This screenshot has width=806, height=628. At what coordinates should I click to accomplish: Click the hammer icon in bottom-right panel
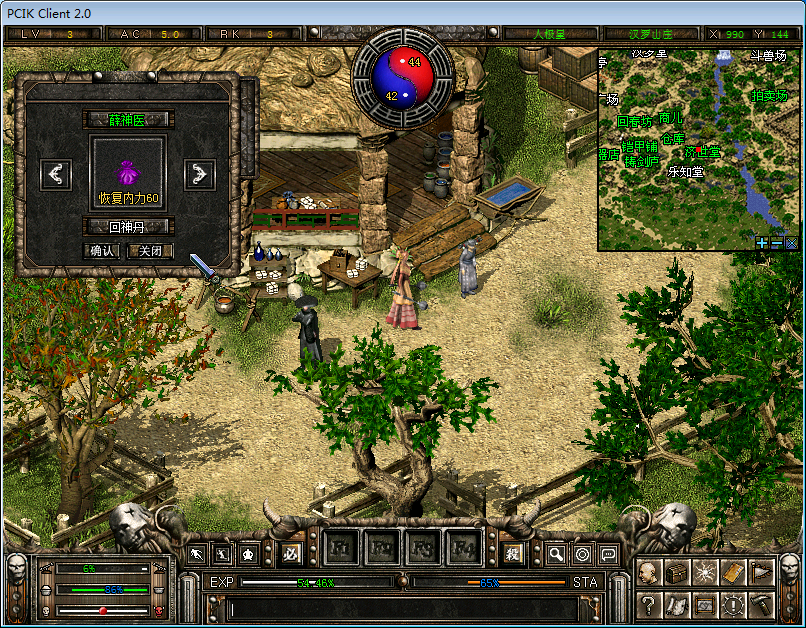click(761, 605)
